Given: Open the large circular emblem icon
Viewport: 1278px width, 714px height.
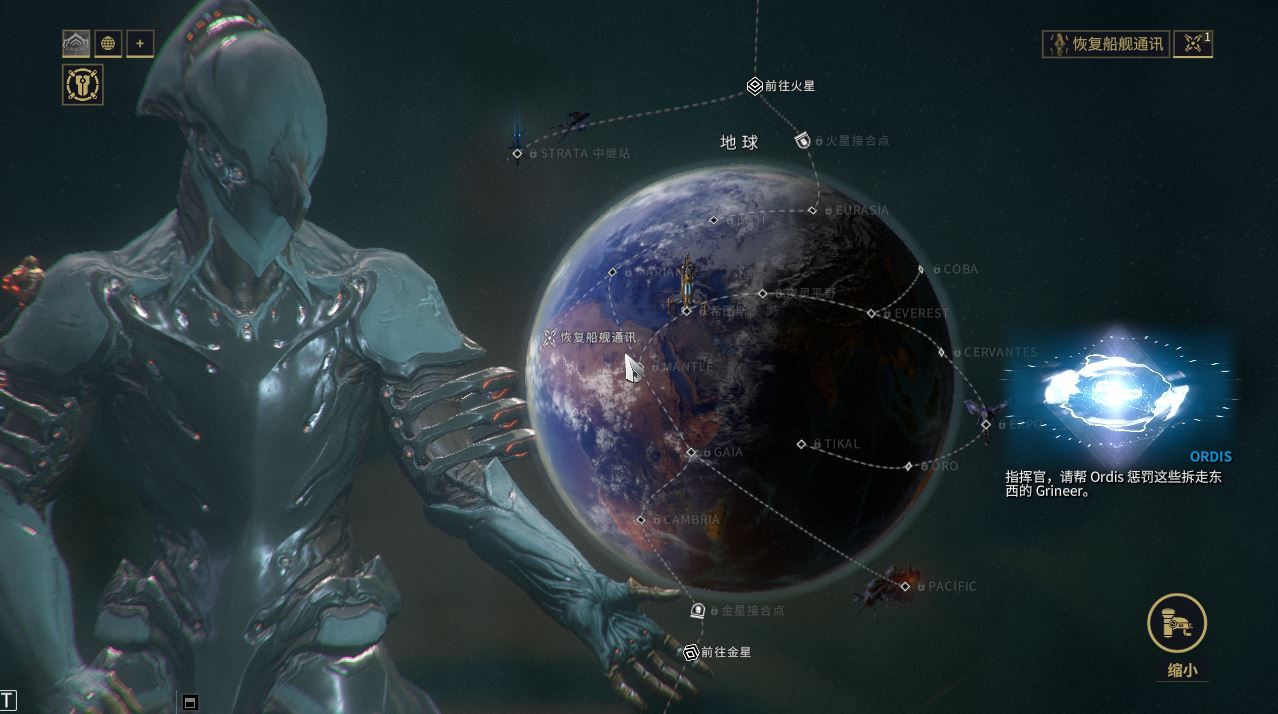Looking at the screenshot, I should tap(82, 85).
